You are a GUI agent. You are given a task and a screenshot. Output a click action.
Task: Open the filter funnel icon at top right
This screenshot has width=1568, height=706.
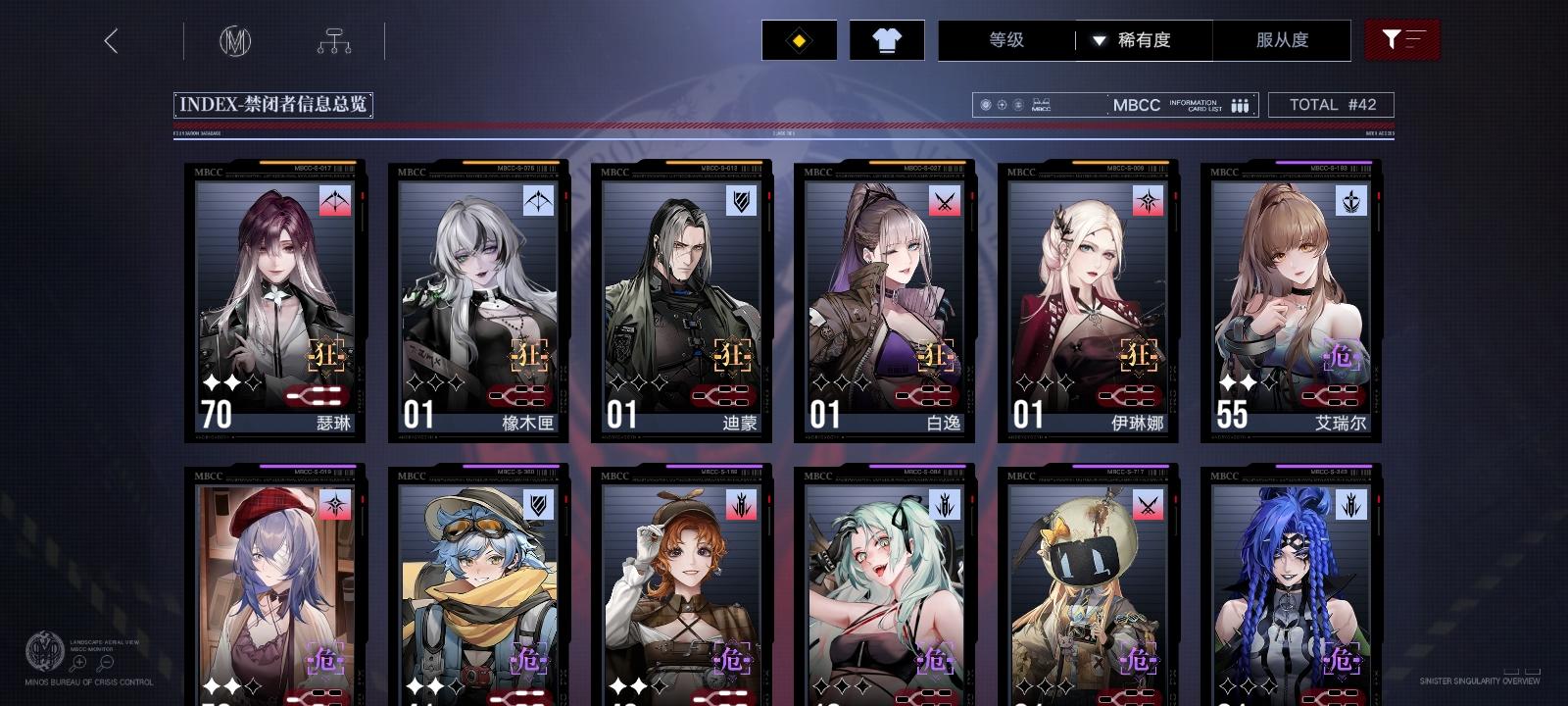(x=1402, y=40)
